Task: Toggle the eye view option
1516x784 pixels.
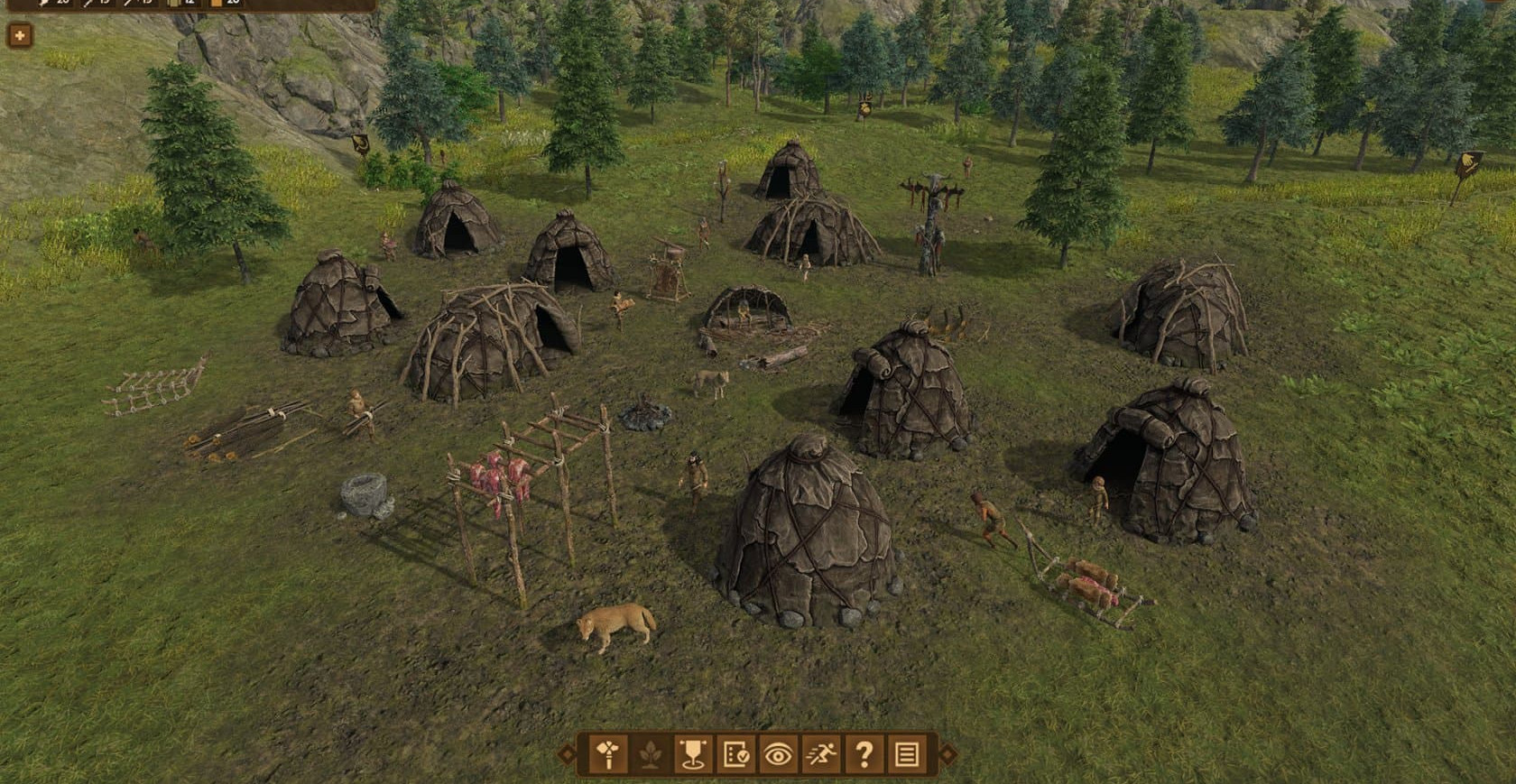Action: 778,754
